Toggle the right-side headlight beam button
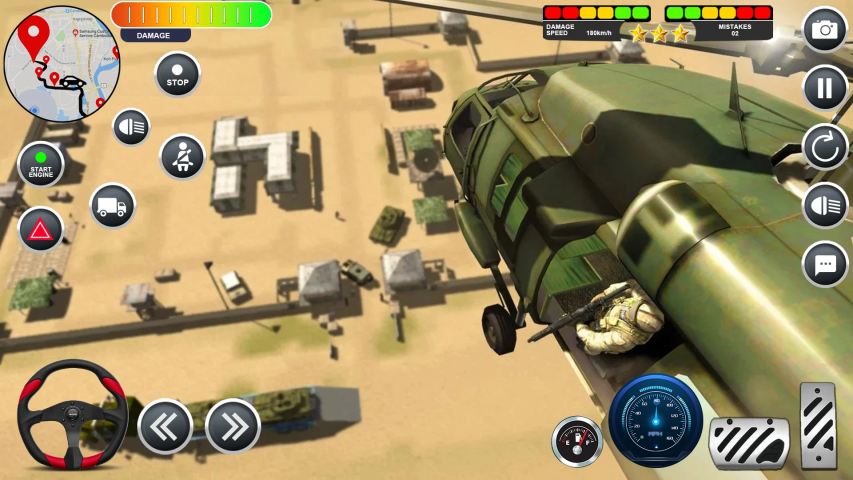The height and width of the screenshot is (480, 853). click(825, 206)
